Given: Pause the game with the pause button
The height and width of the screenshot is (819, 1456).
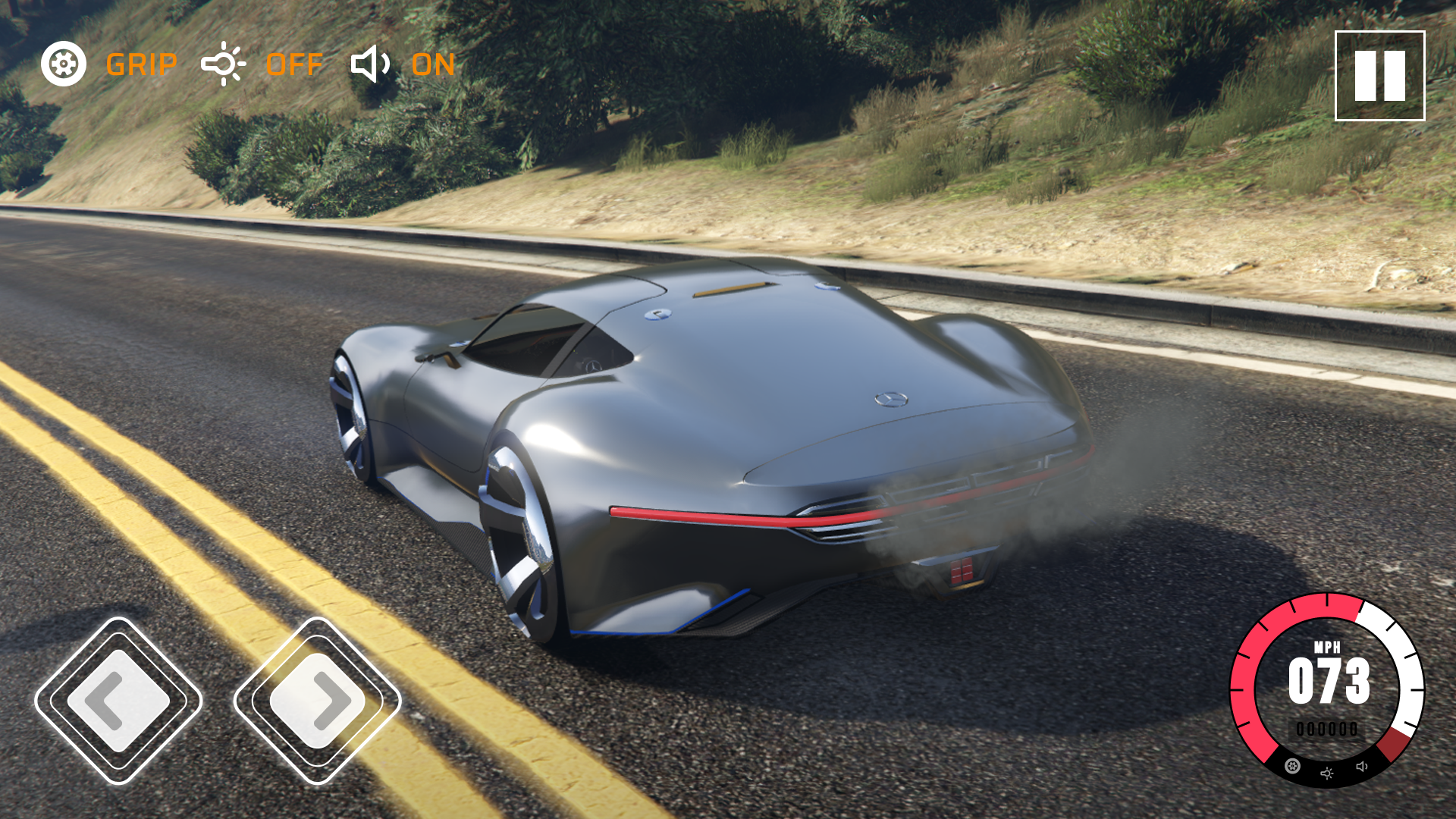Looking at the screenshot, I should [x=1379, y=76].
